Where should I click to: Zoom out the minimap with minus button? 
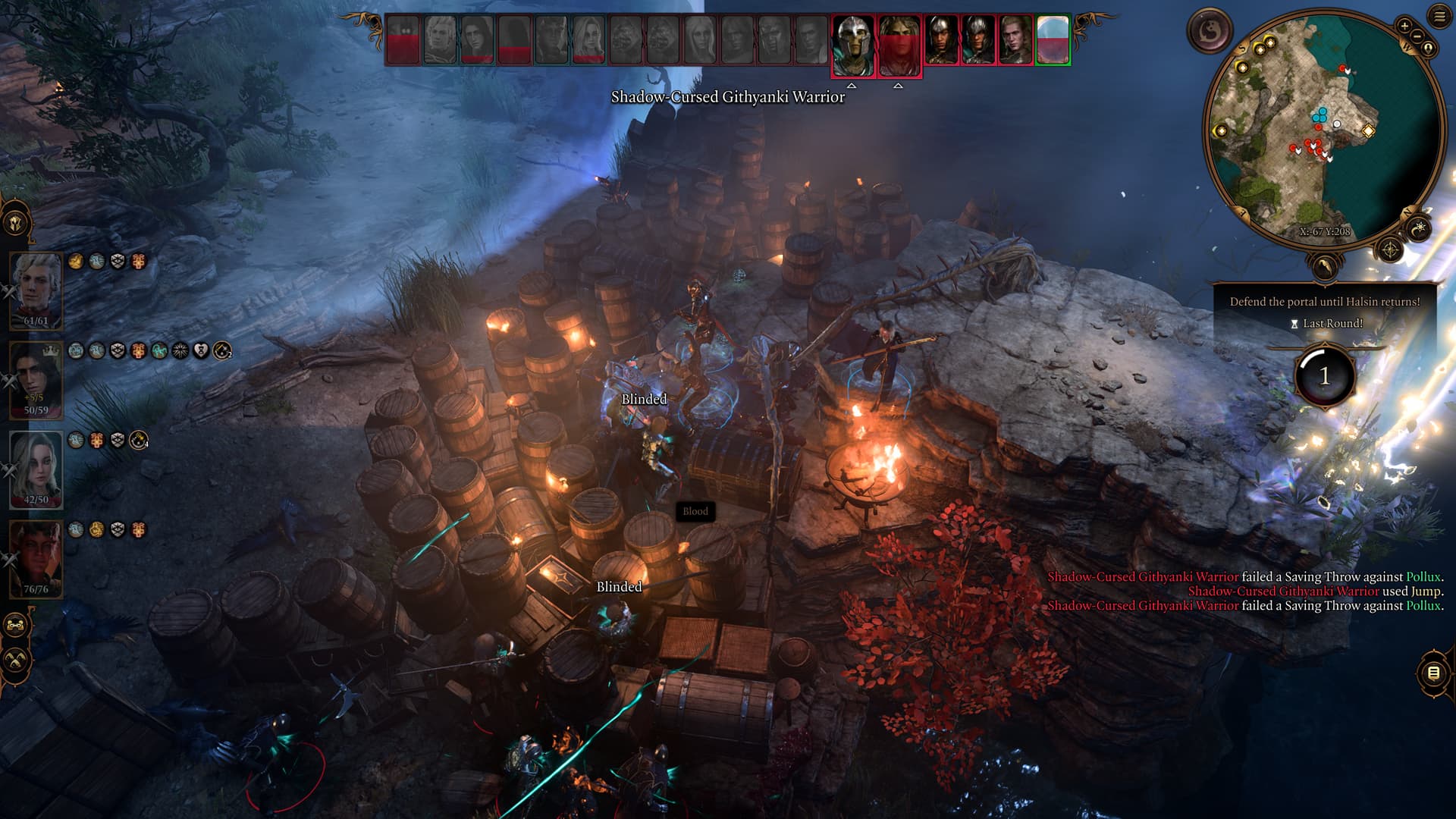click(x=1416, y=36)
